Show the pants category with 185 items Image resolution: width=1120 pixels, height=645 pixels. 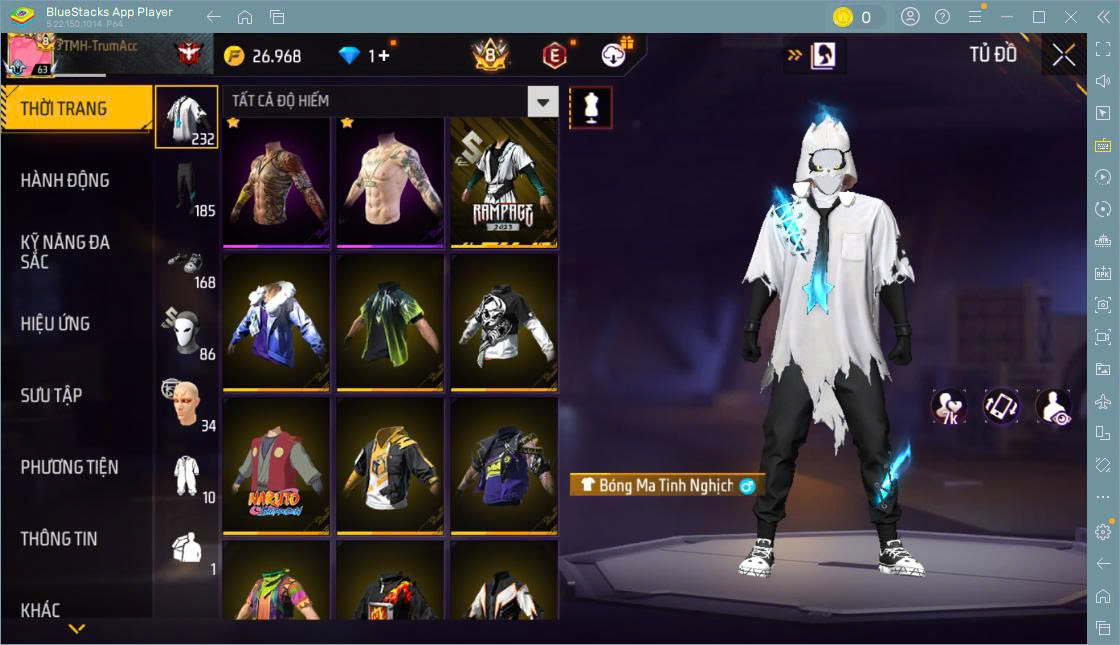tap(187, 187)
